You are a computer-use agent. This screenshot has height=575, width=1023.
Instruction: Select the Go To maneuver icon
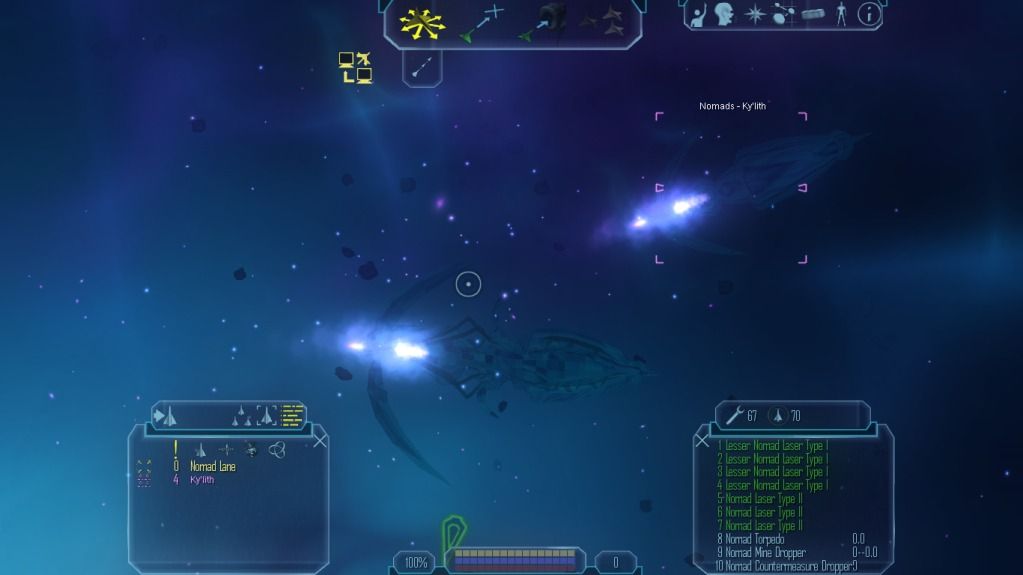click(x=481, y=24)
